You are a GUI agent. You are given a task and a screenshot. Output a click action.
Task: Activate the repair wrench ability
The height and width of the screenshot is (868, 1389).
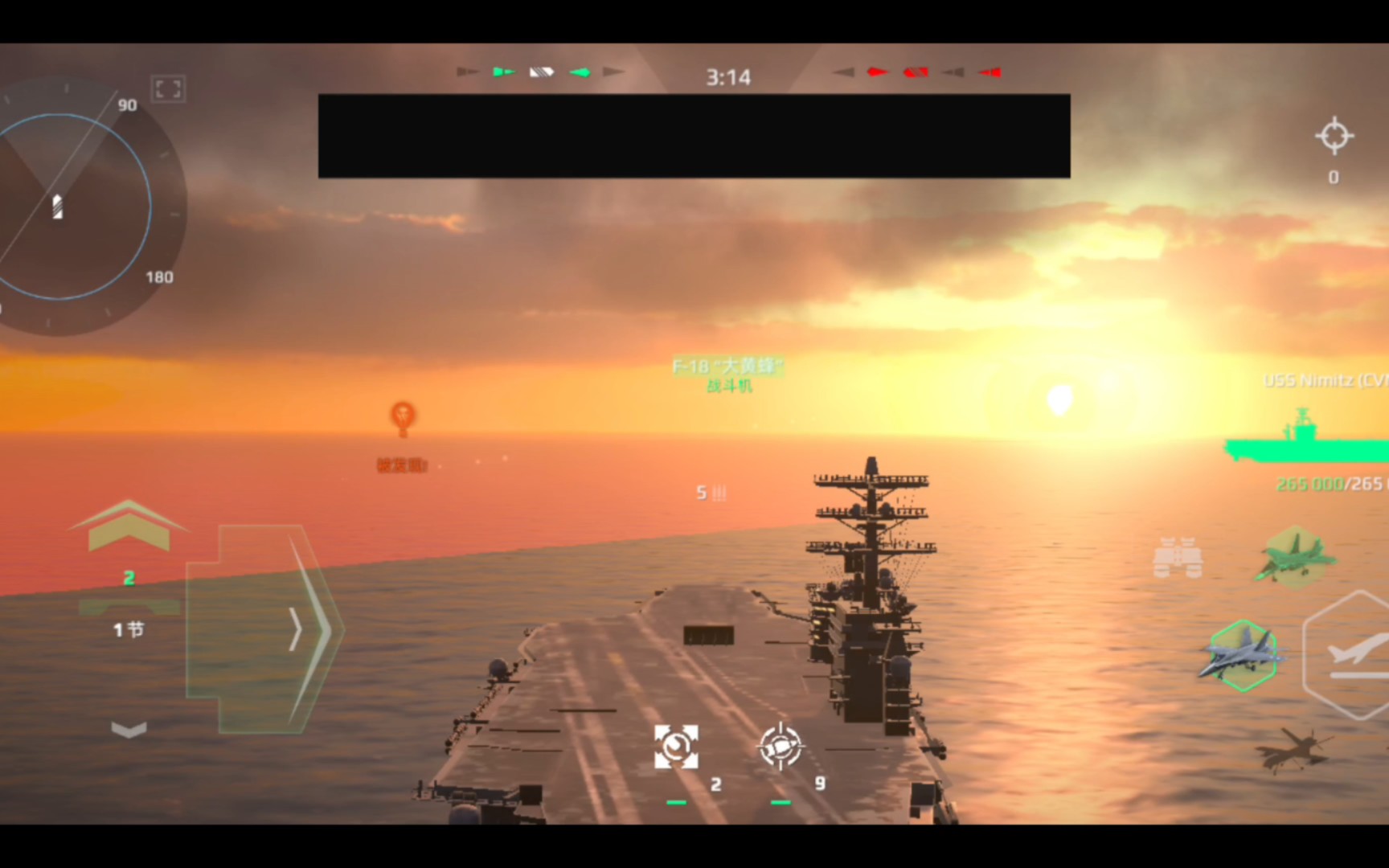[x=676, y=747]
